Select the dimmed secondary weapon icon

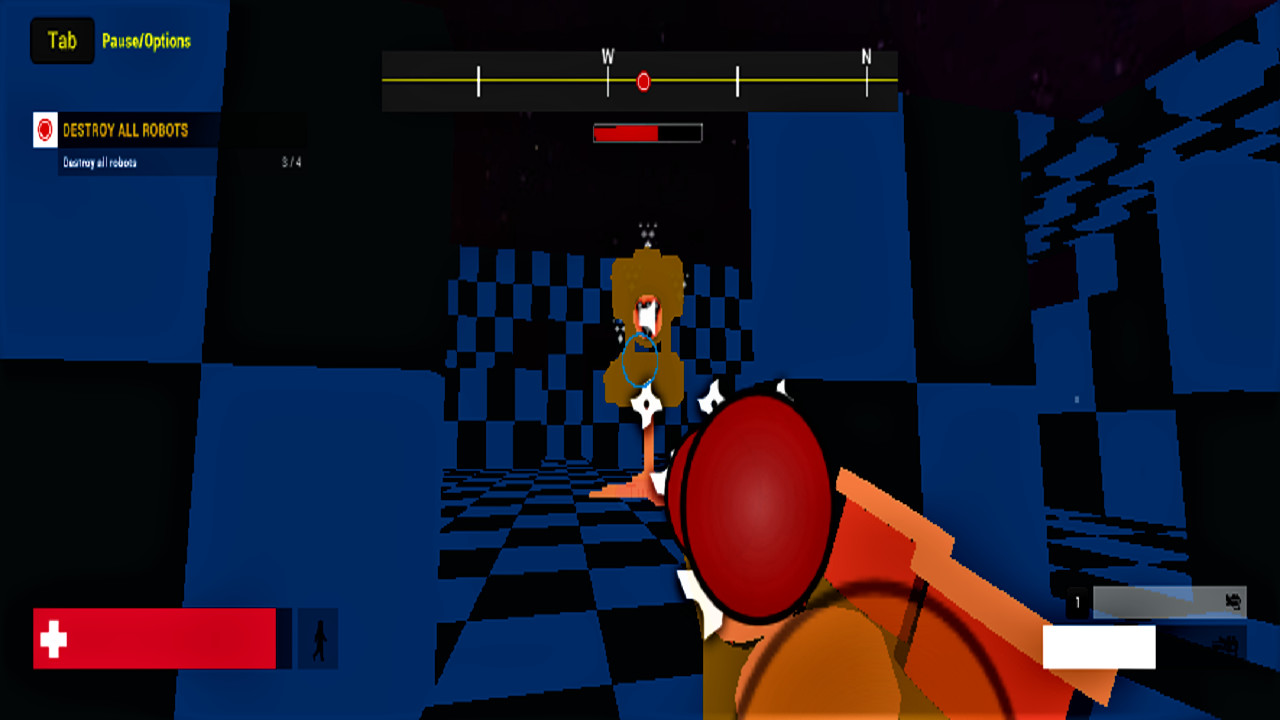click(1228, 643)
